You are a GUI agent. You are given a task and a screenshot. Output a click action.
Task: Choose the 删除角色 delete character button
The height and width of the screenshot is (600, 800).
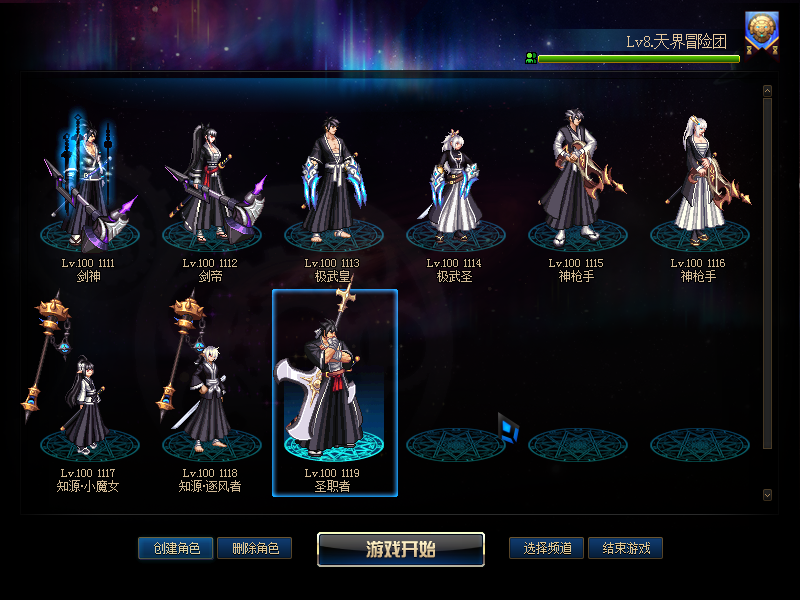[x=254, y=548]
